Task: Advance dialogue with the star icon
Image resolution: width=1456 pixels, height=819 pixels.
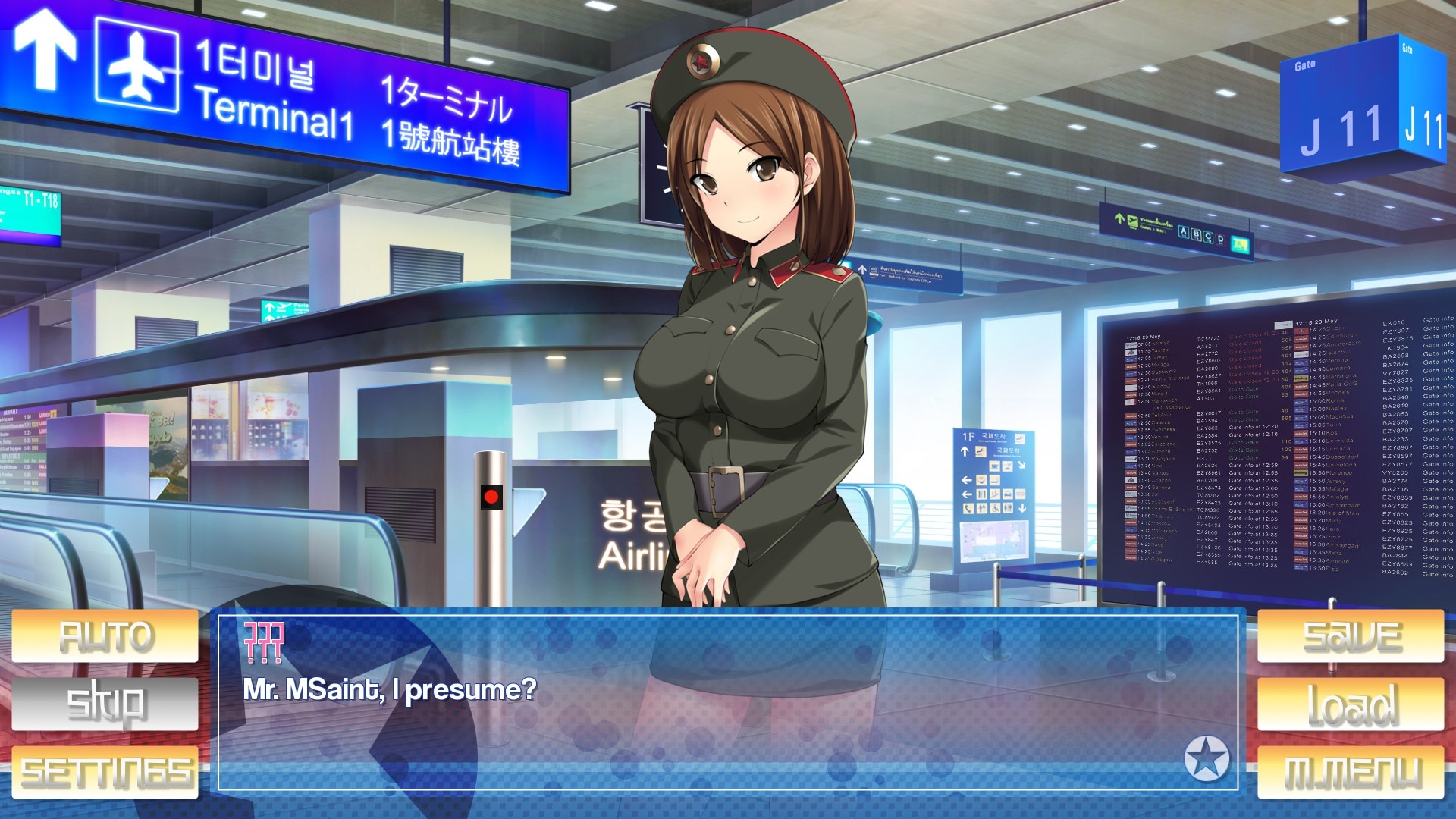Action: click(x=1207, y=758)
